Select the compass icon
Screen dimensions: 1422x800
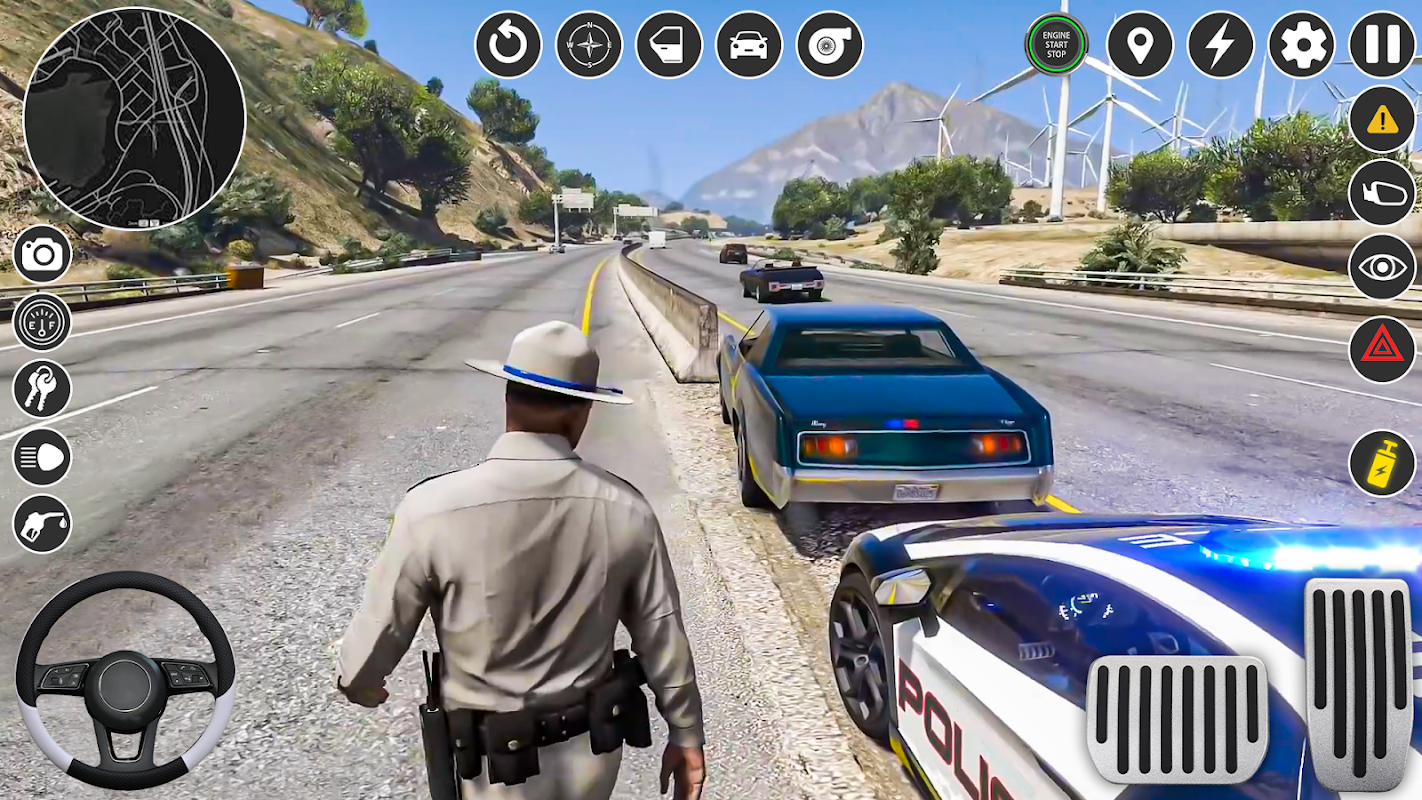[x=589, y=45]
